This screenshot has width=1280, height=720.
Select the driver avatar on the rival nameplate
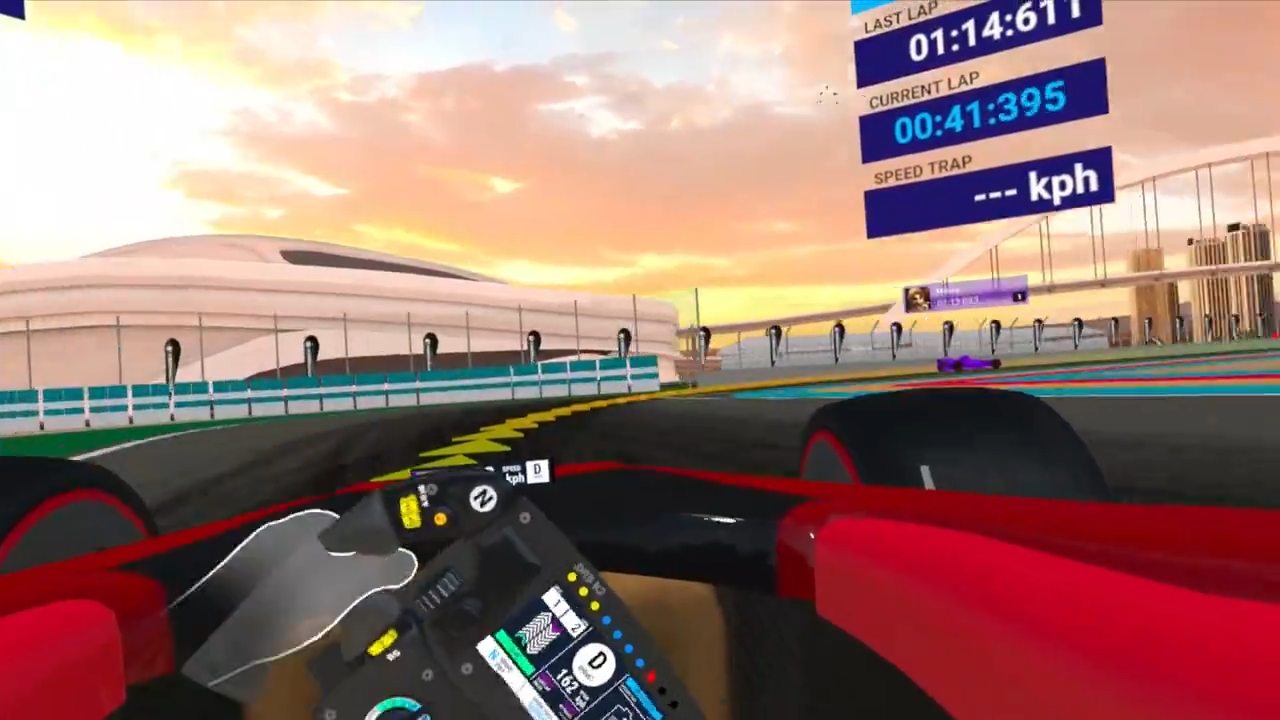pos(917,297)
